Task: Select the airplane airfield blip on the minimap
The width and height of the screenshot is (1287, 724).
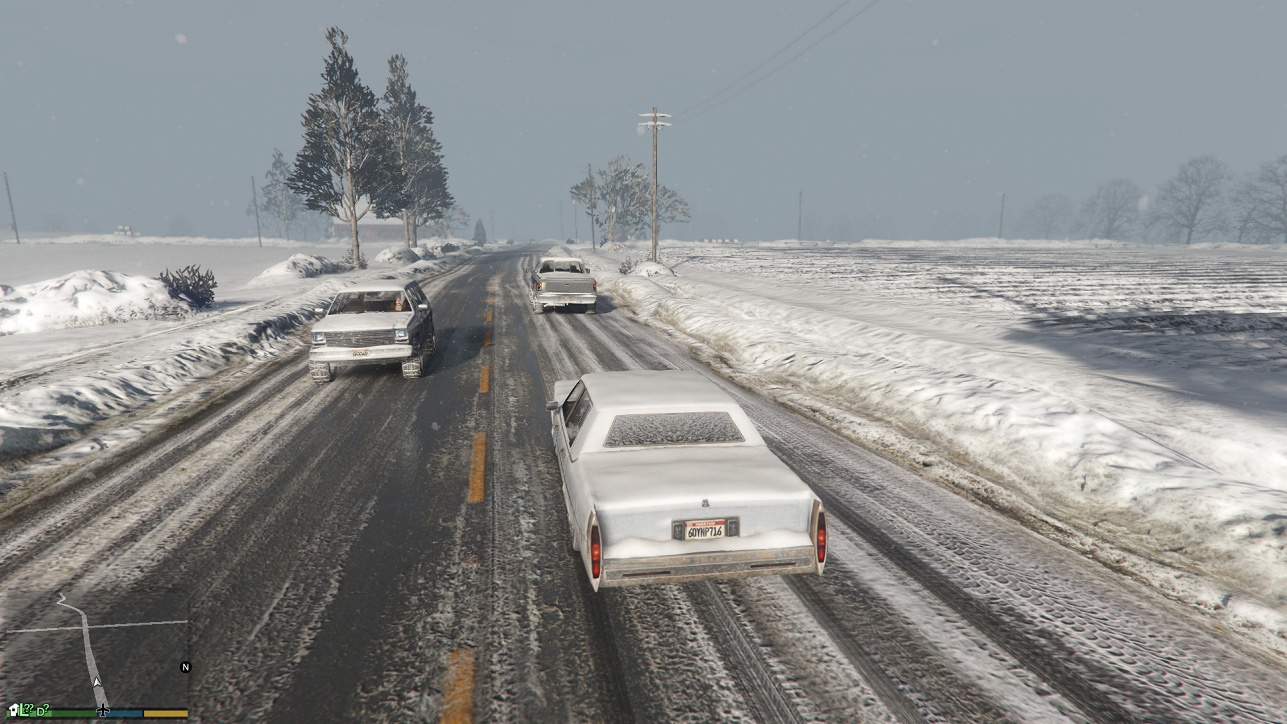Action: pyautogui.click(x=103, y=712)
